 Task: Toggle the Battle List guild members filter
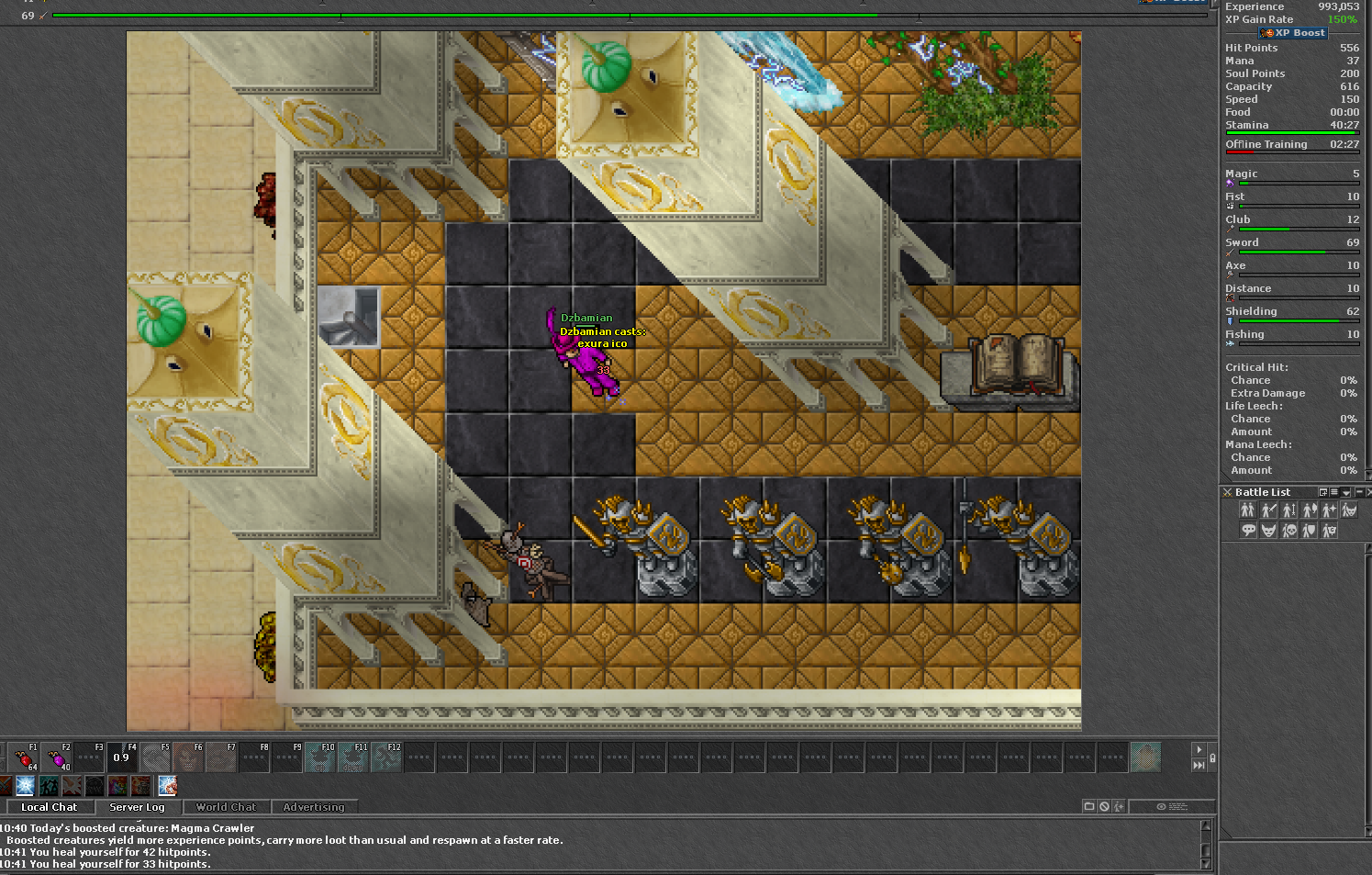(1329, 531)
